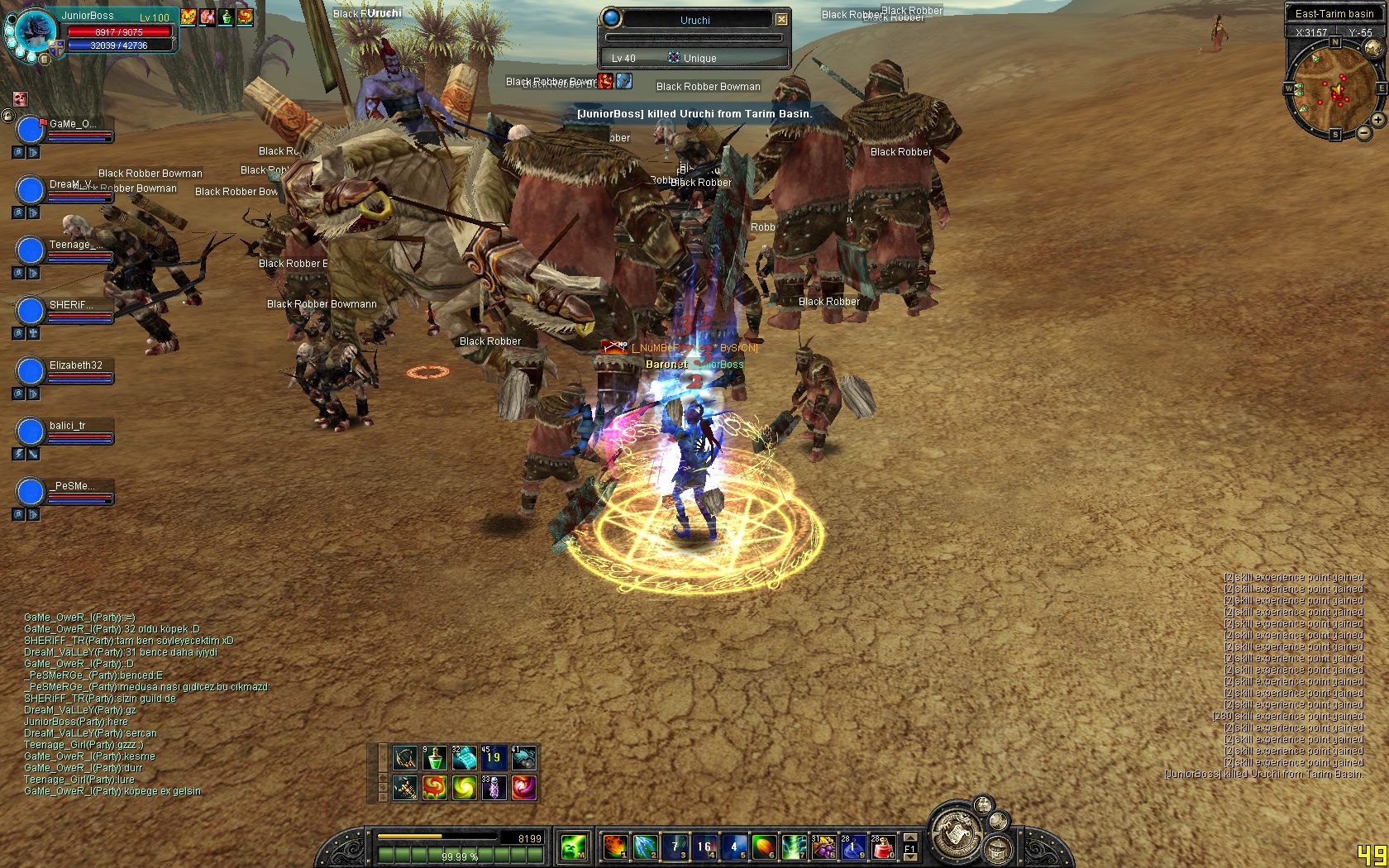1389x868 pixels.
Task: Activate the ice spikes skill in slot 2
Action: pos(644,847)
